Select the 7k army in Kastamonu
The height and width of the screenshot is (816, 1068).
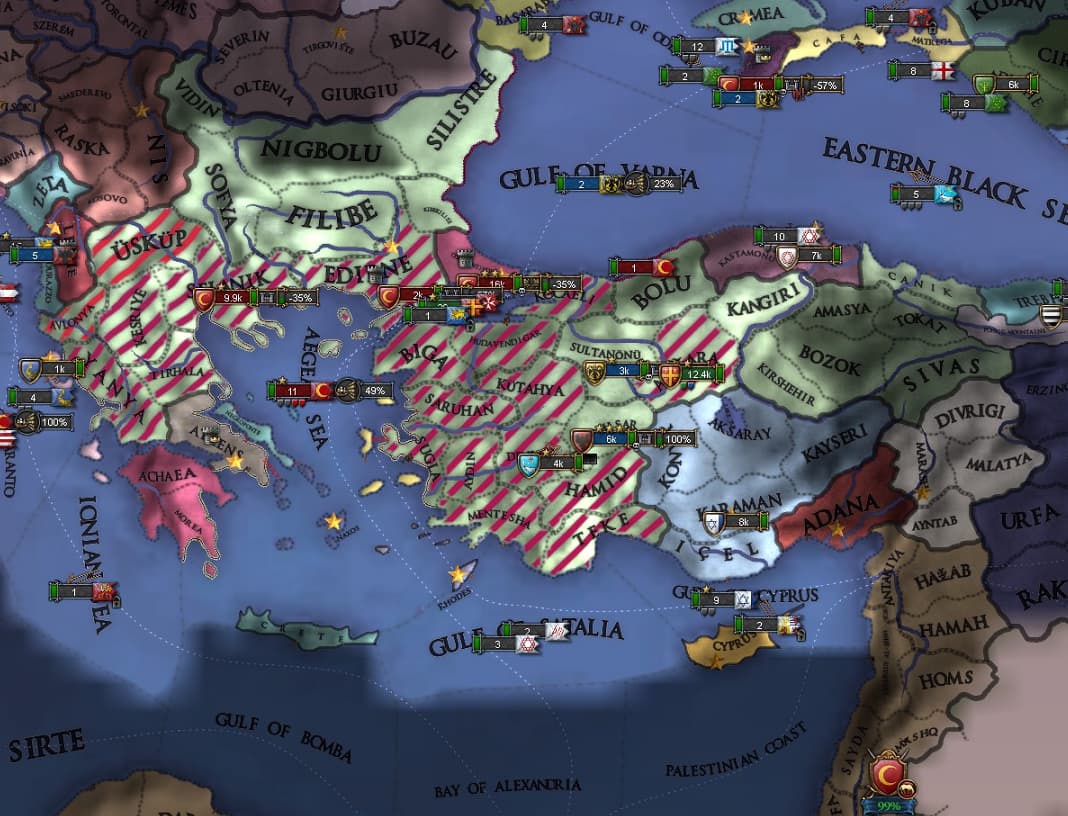(x=815, y=255)
